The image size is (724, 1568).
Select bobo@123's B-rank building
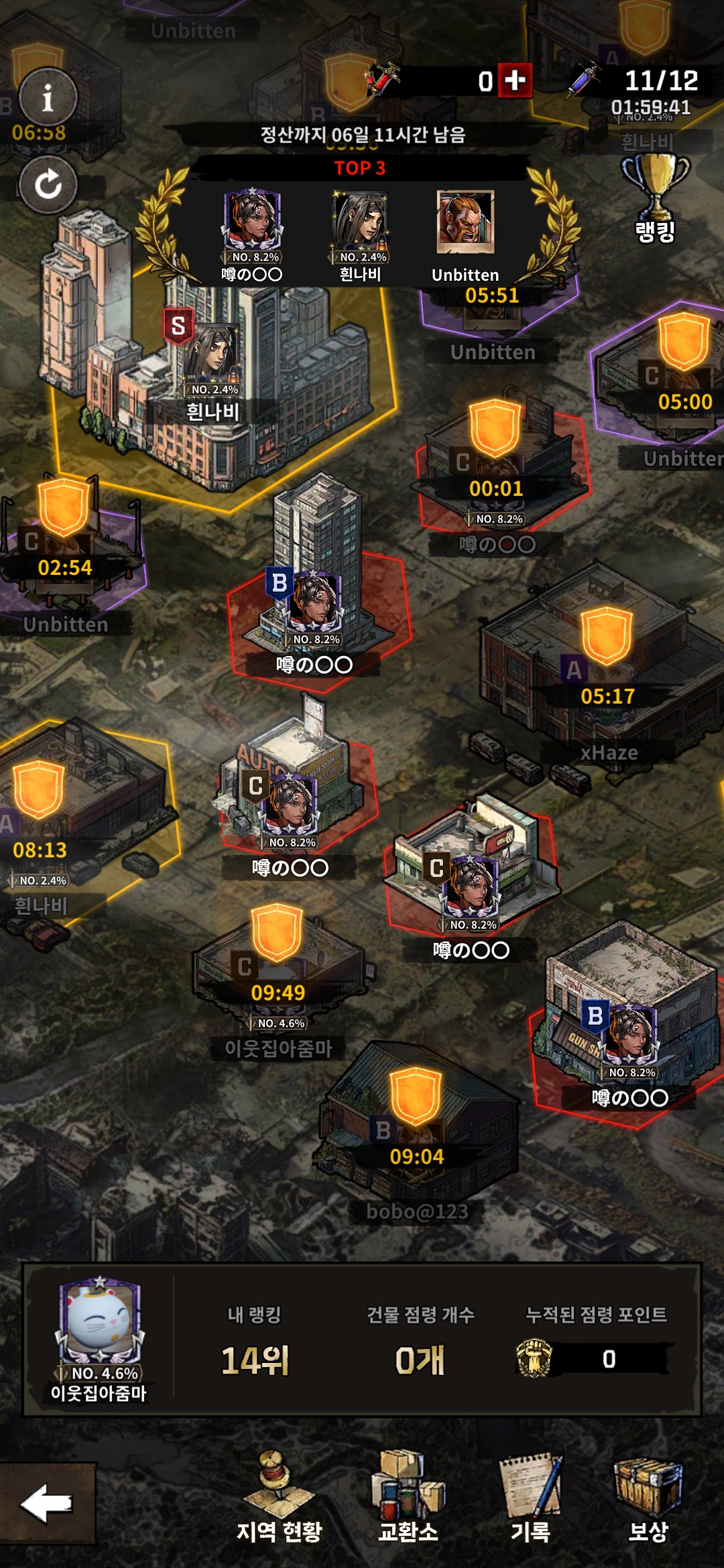[416, 1126]
